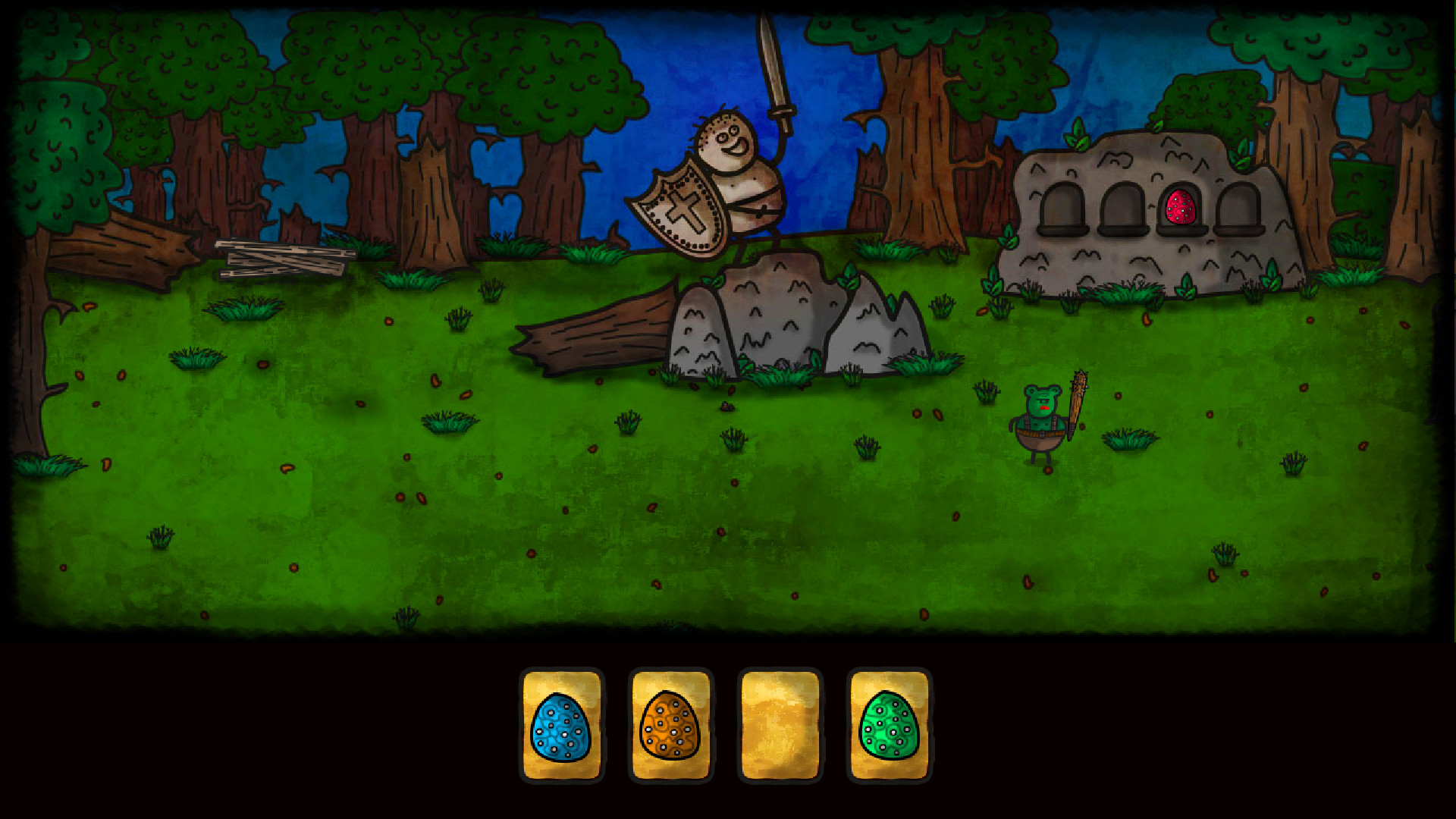
Task: Click the fallen log by the rocks
Action: 599,334
